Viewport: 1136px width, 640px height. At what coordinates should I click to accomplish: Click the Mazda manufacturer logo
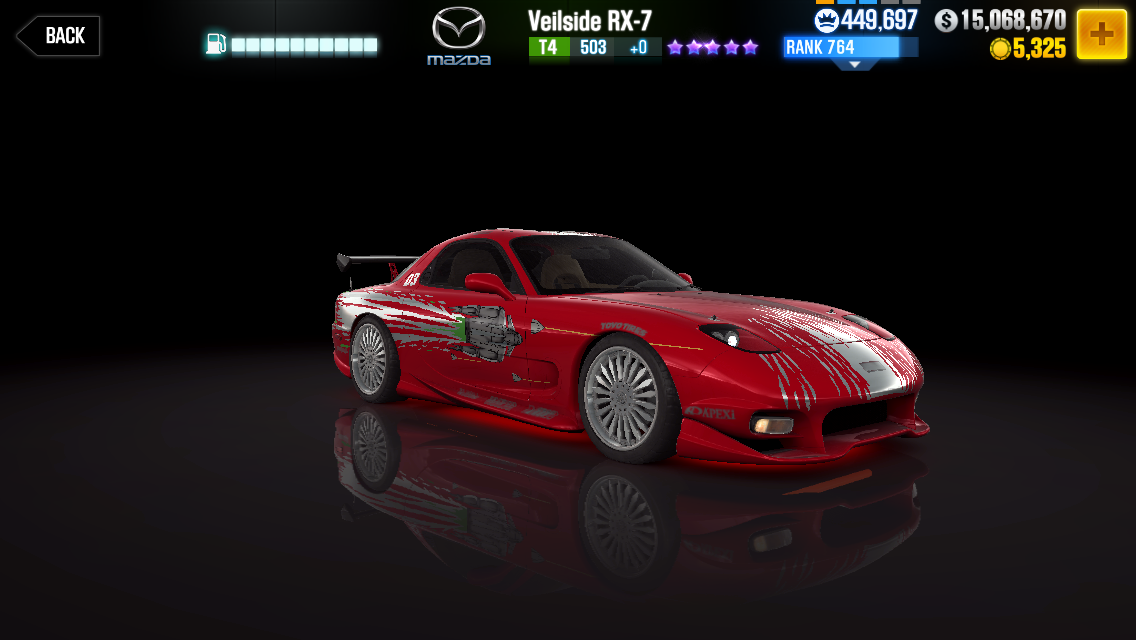459,36
